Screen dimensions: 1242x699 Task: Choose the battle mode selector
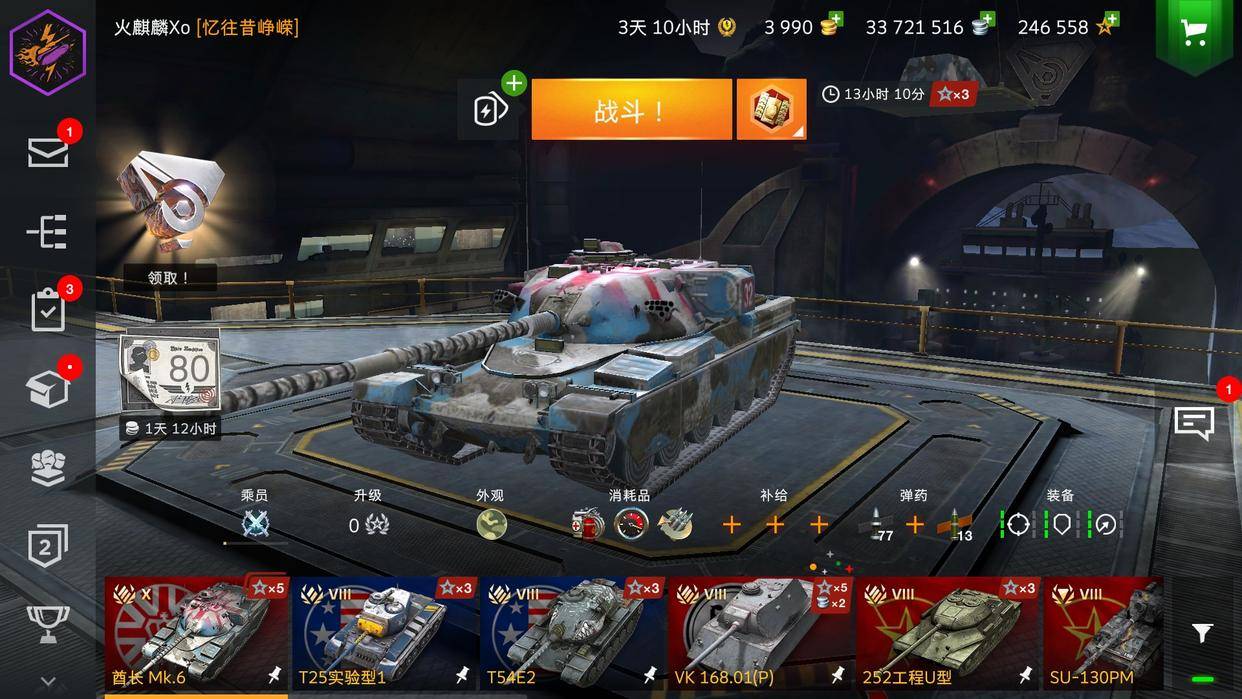pos(771,110)
